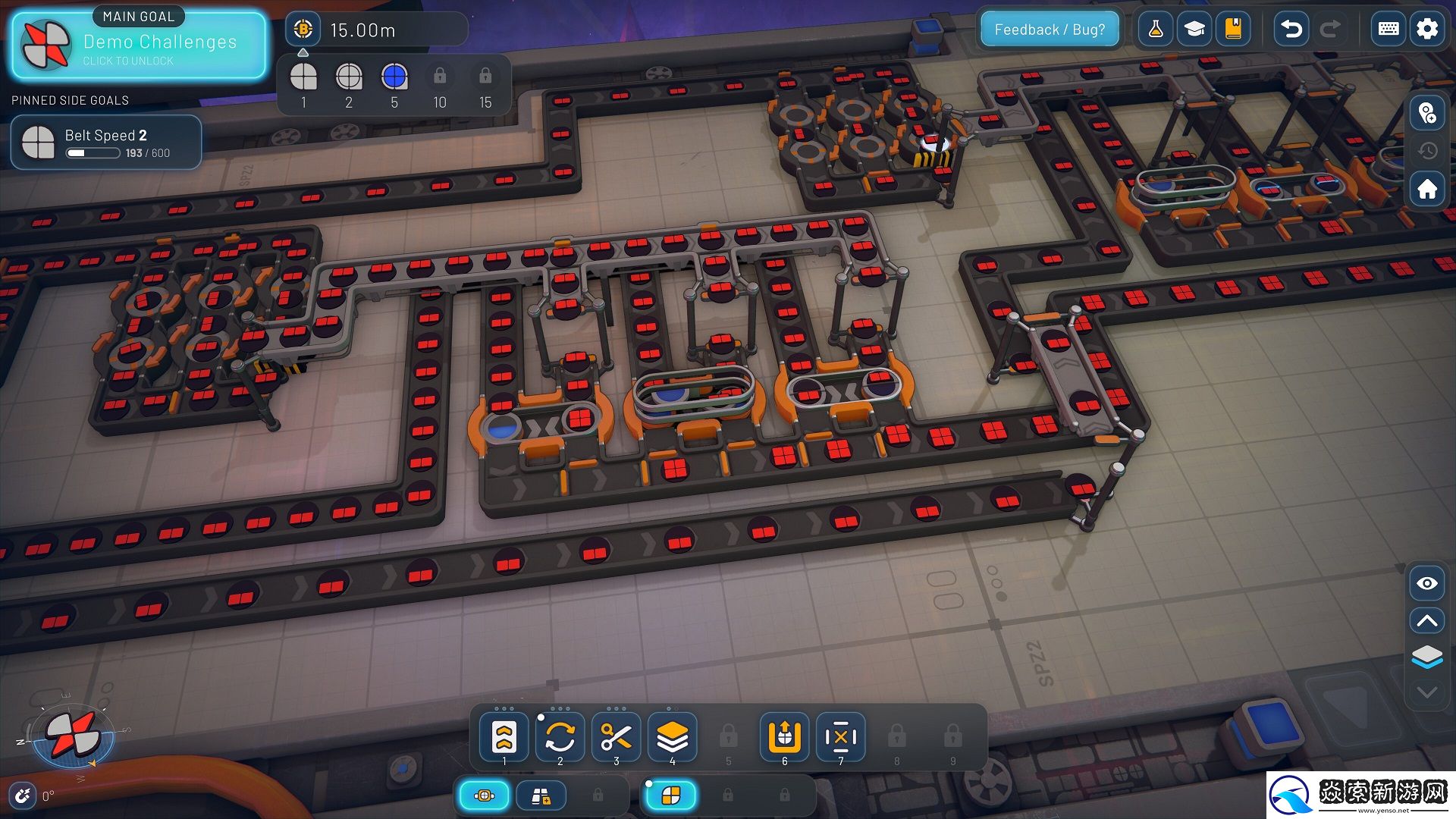Open the keyboard shortcuts panel
This screenshot has height=819, width=1456.
pos(1389,30)
